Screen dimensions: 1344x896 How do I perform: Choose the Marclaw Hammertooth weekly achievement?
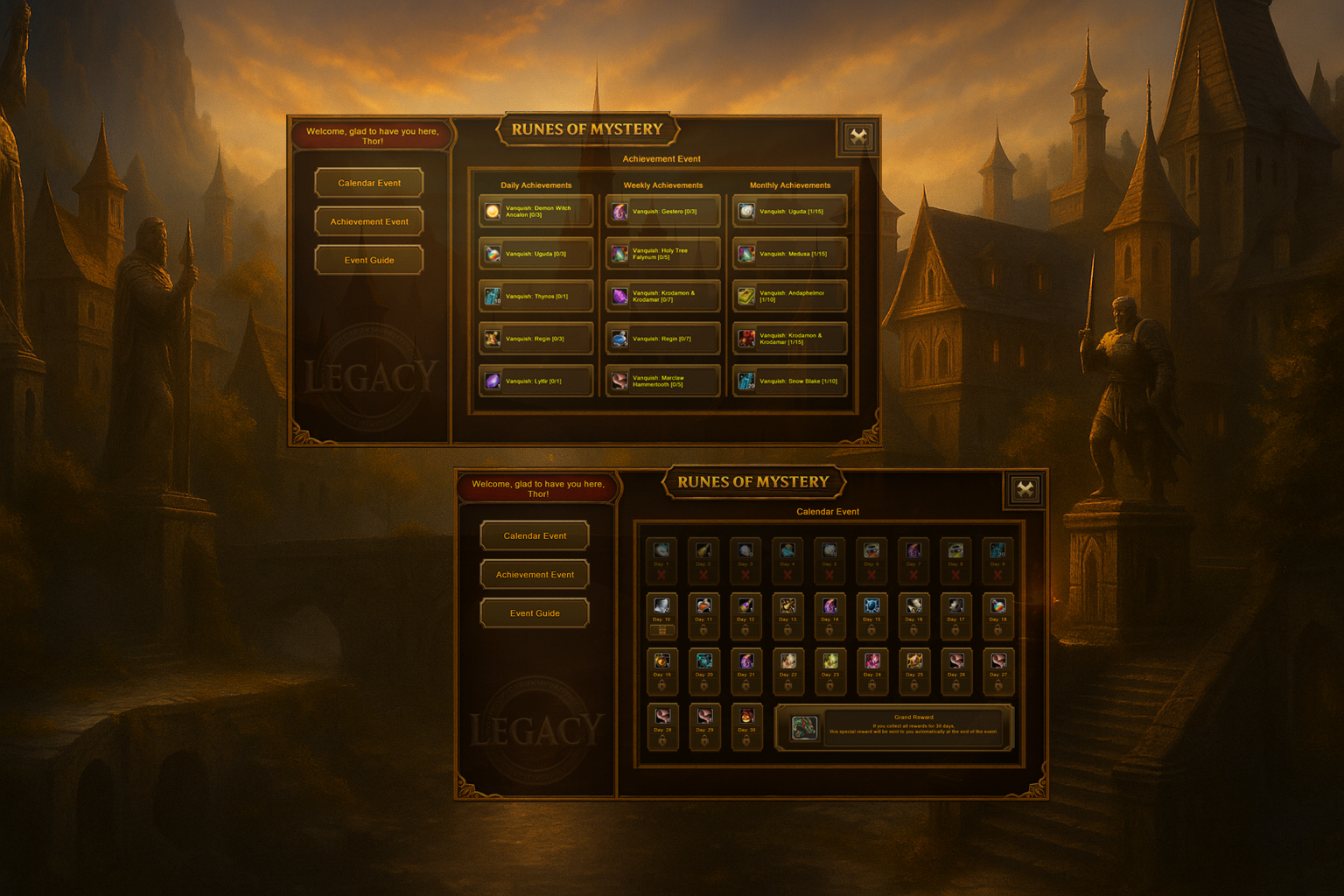click(x=663, y=381)
